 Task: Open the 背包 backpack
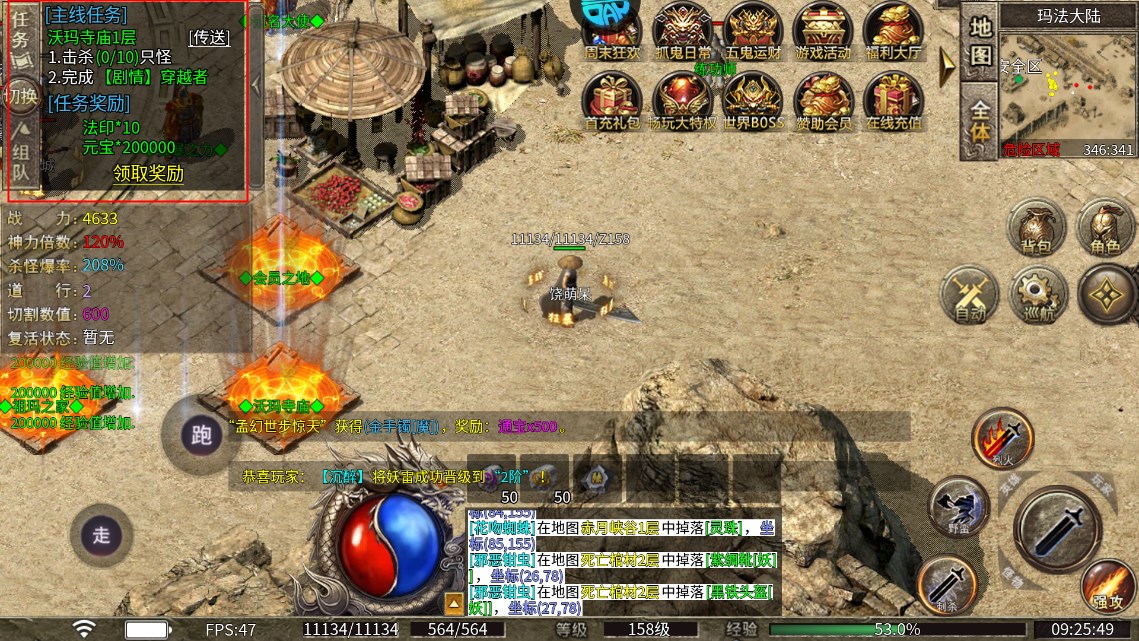tap(1036, 226)
